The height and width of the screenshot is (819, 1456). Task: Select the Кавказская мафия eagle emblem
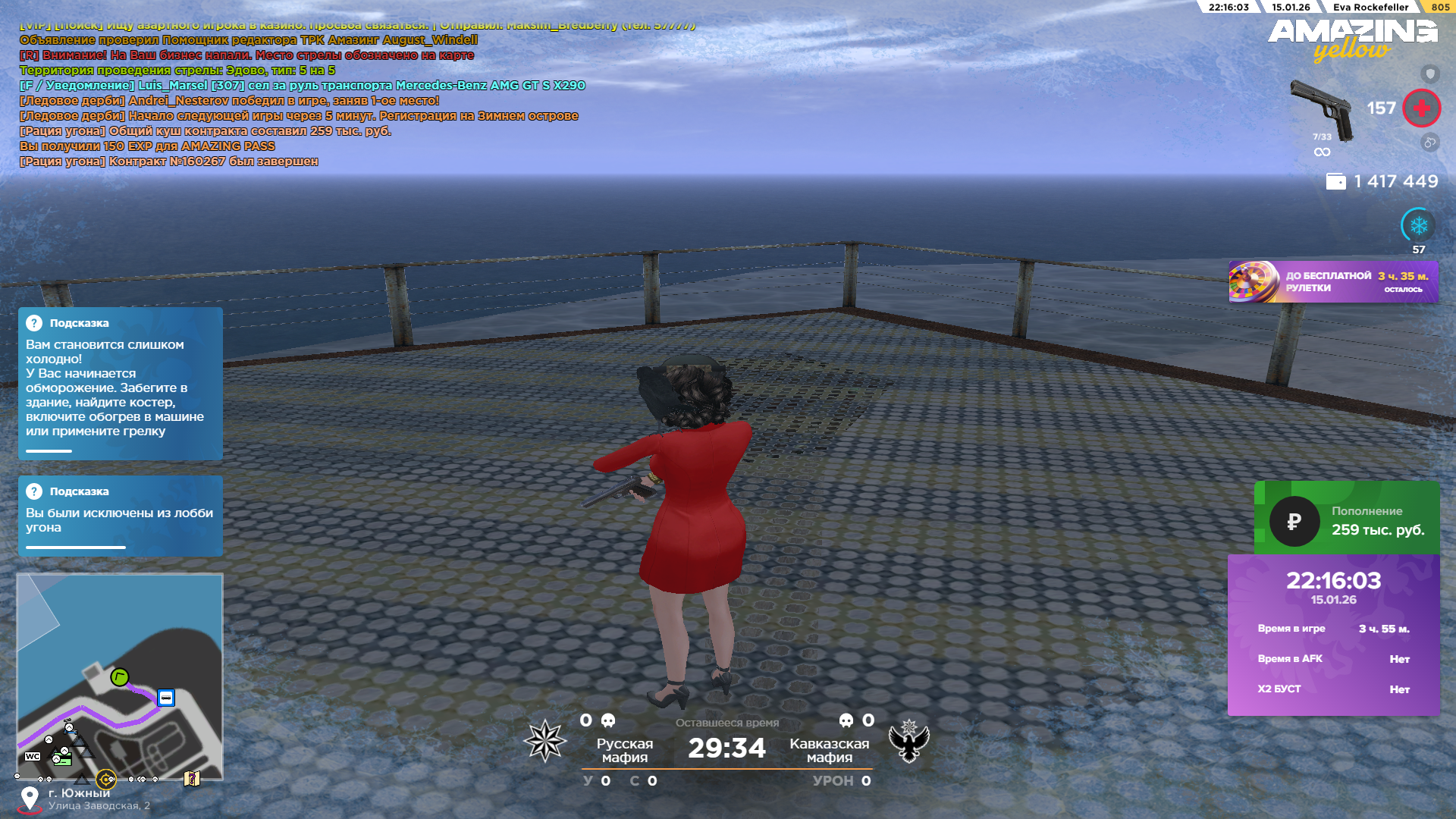click(909, 741)
